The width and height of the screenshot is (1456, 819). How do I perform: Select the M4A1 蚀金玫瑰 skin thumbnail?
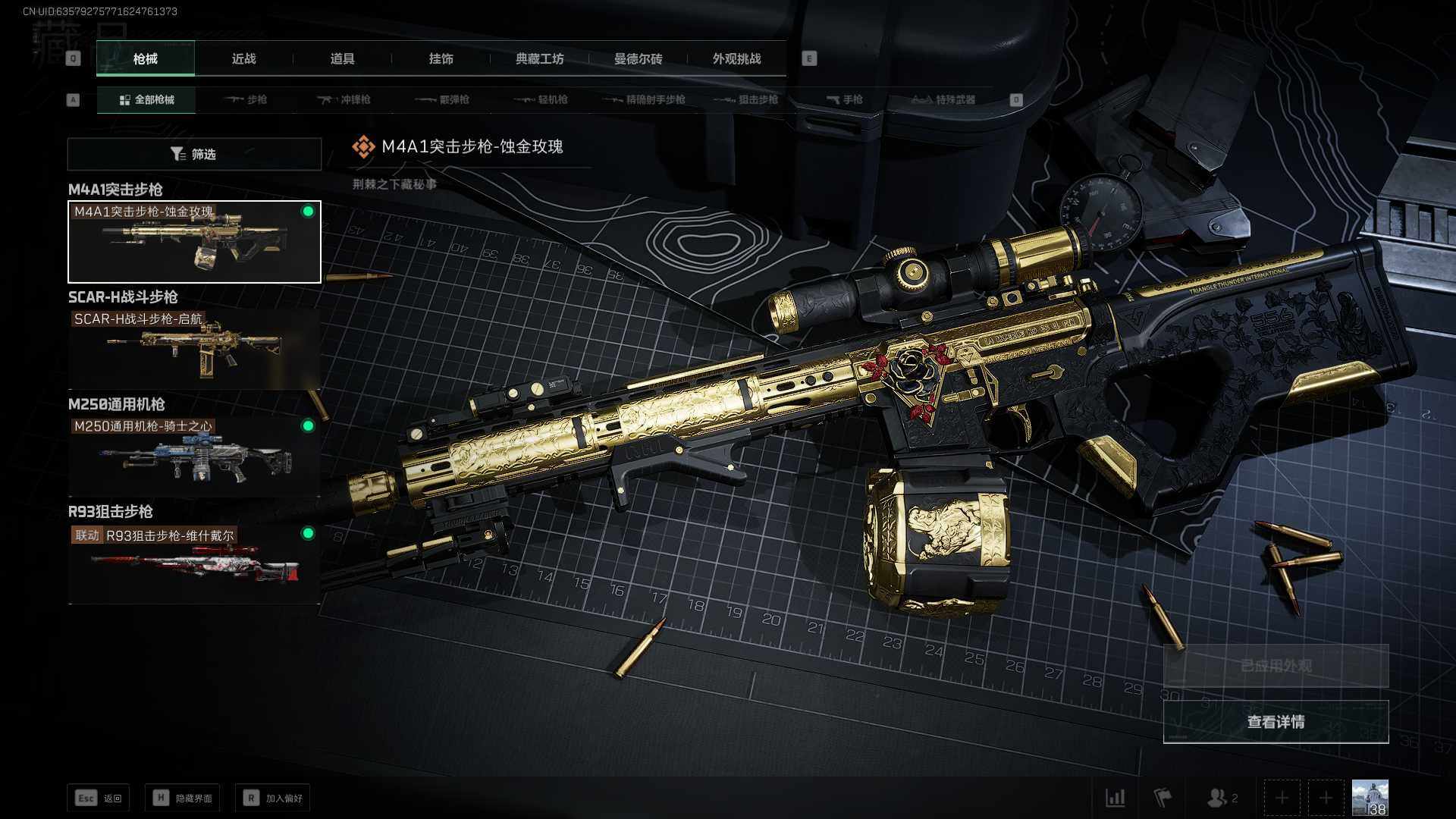pyautogui.click(x=194, y=242)
